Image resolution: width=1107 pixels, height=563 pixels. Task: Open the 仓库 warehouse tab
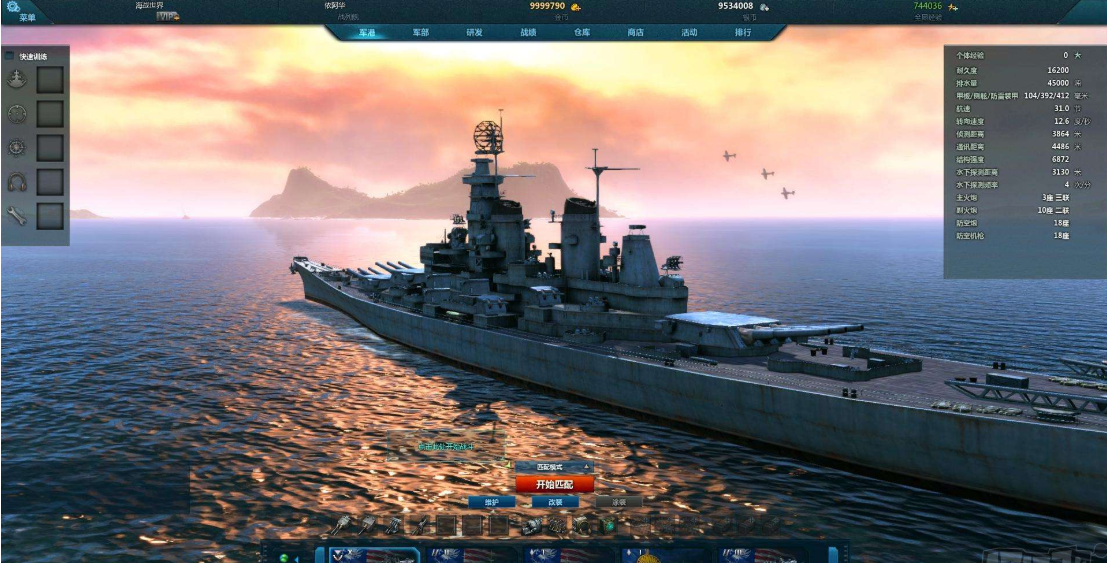(582, 32)
